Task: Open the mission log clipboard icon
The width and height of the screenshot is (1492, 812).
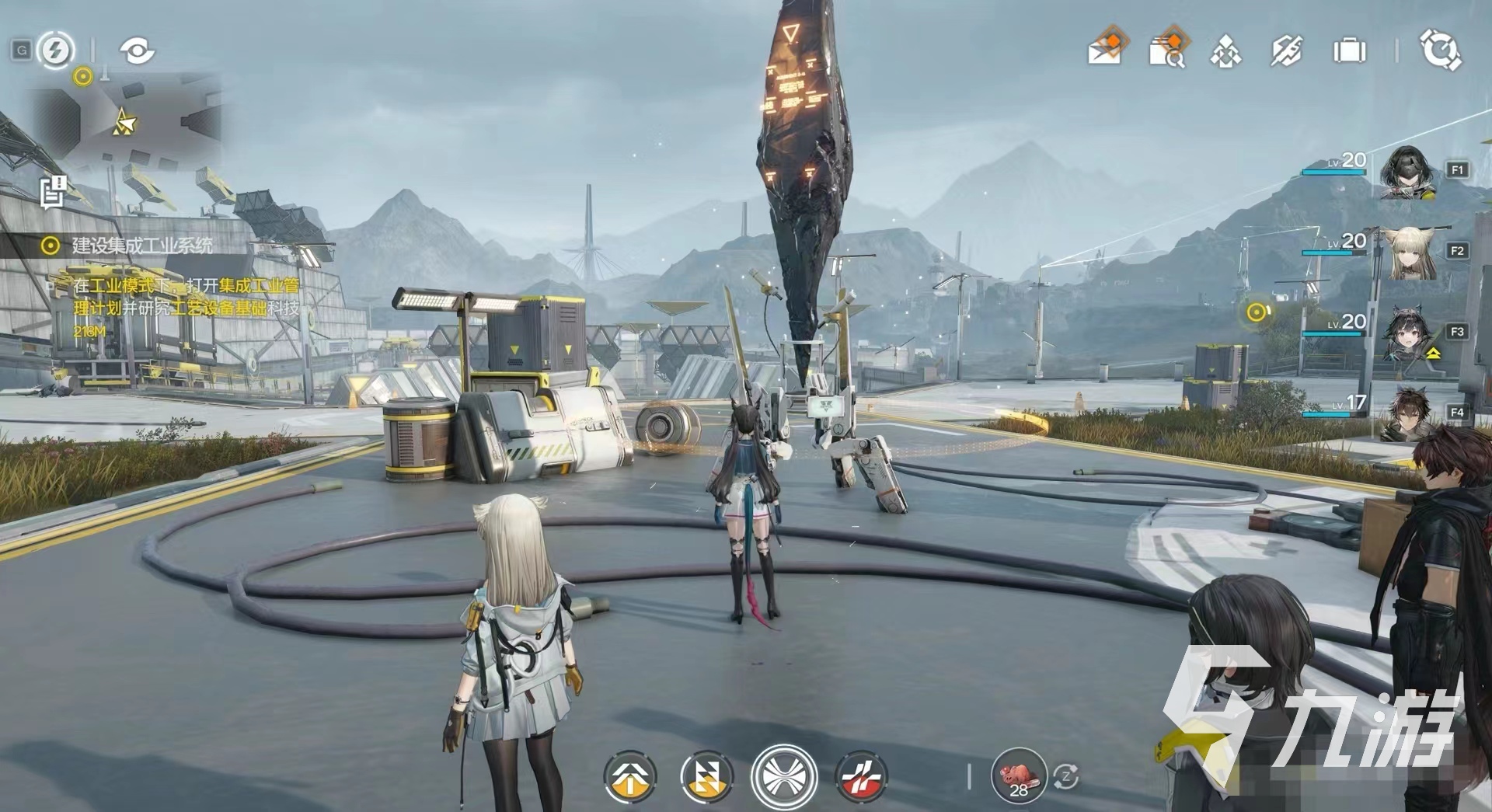Action: click(x=54, y=192)
